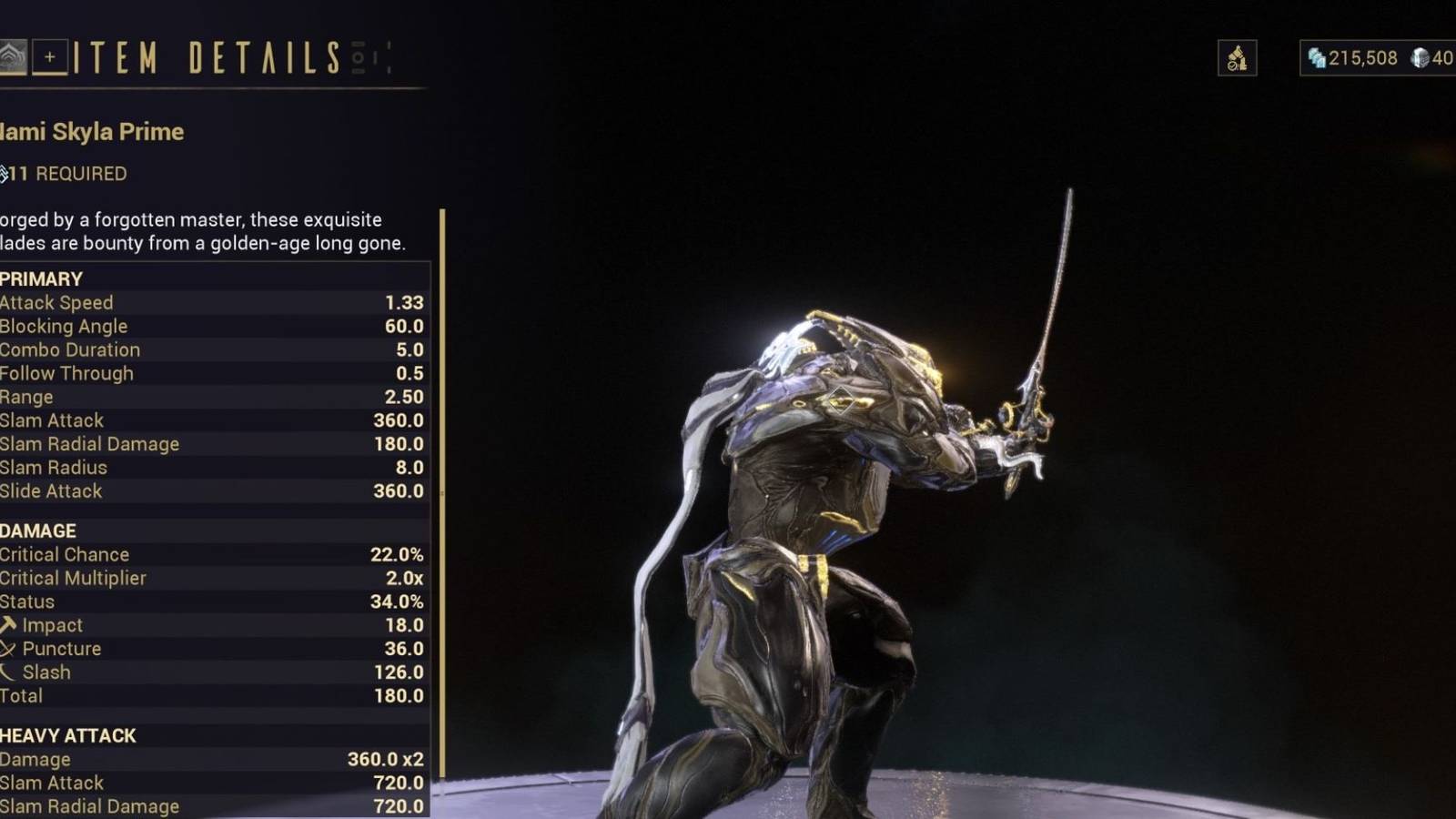Click the REQUIRED mastery rank label
Viewport: 1456px width, 819px height.
tap(84, 174)
